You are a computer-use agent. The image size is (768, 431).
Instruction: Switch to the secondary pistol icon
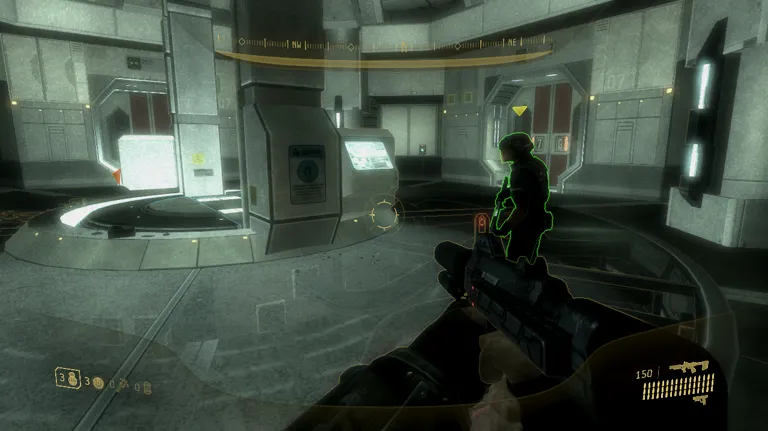[x=700, y=398]
